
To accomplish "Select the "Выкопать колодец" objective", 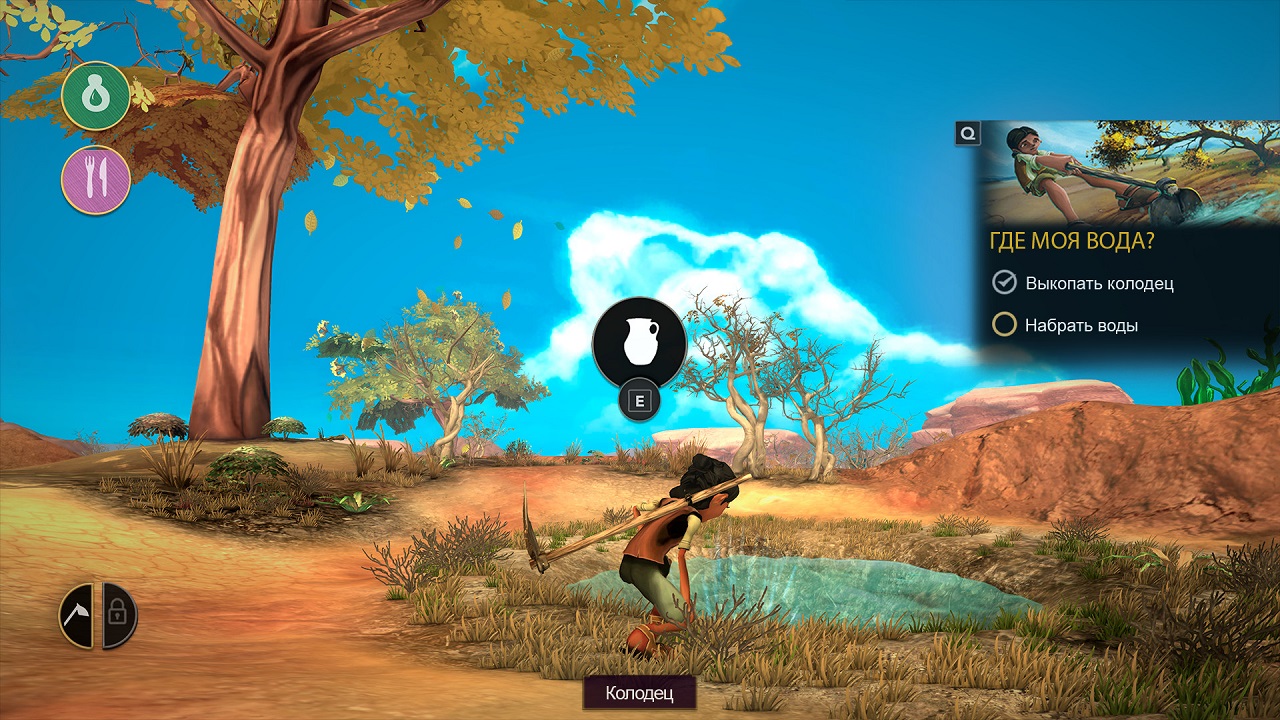I will point(1098,283).
